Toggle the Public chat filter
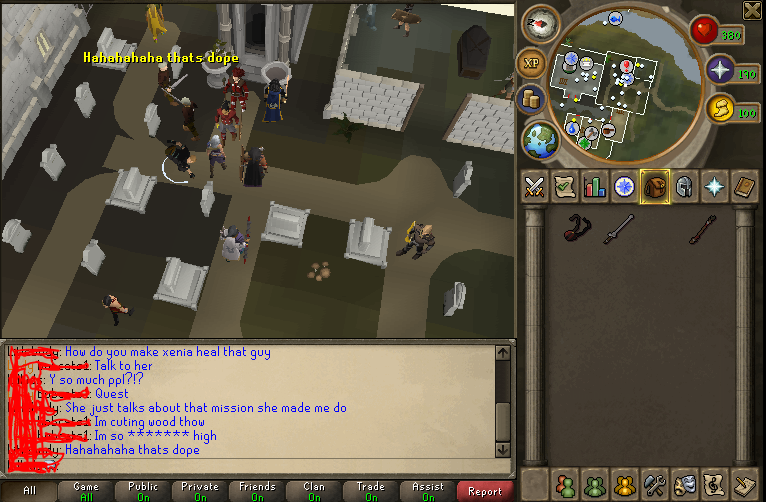 (x=143, y=491)
